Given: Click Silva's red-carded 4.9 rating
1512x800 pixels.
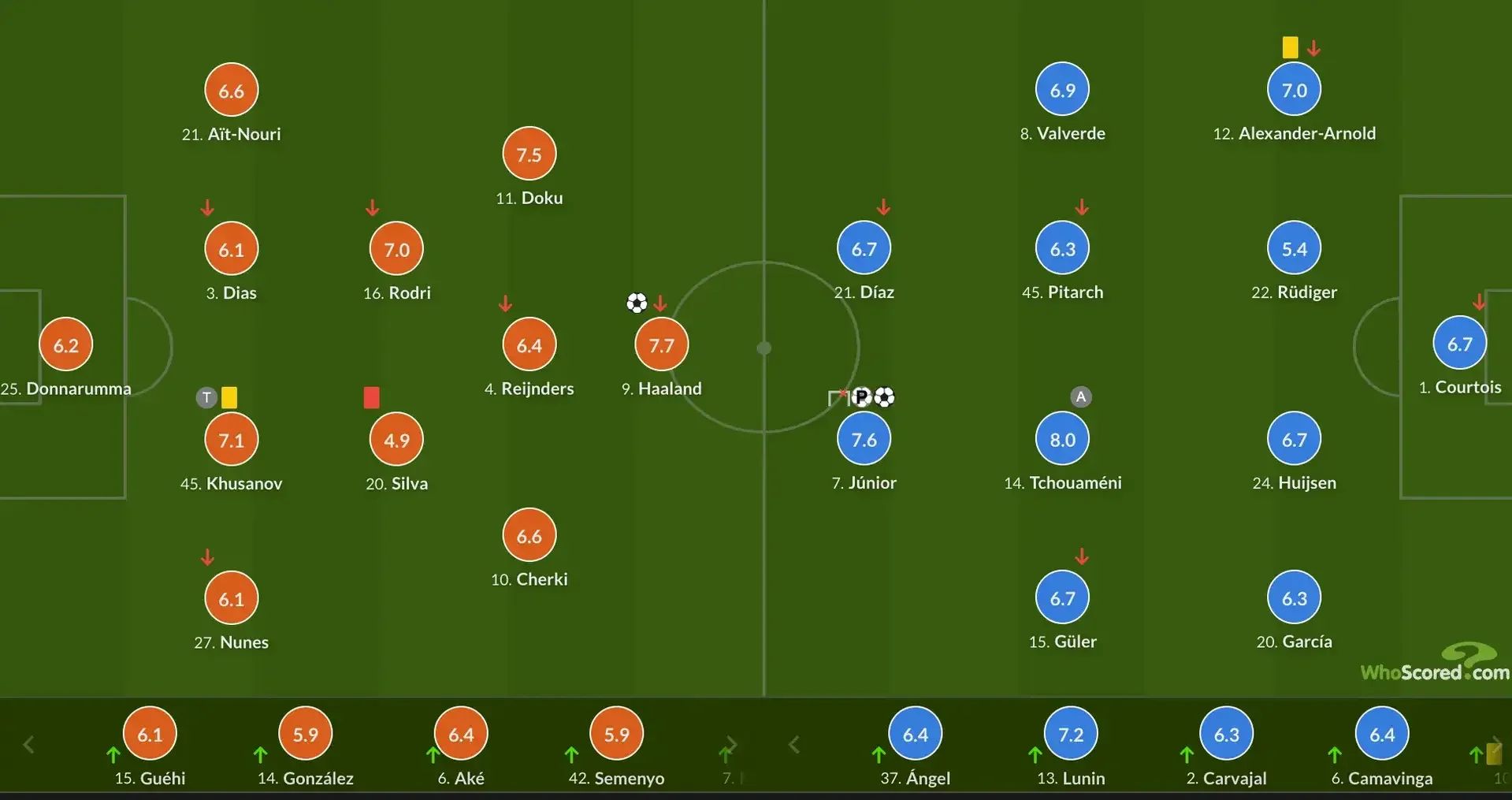Looking at the screenshot, I should click(396, 439).
